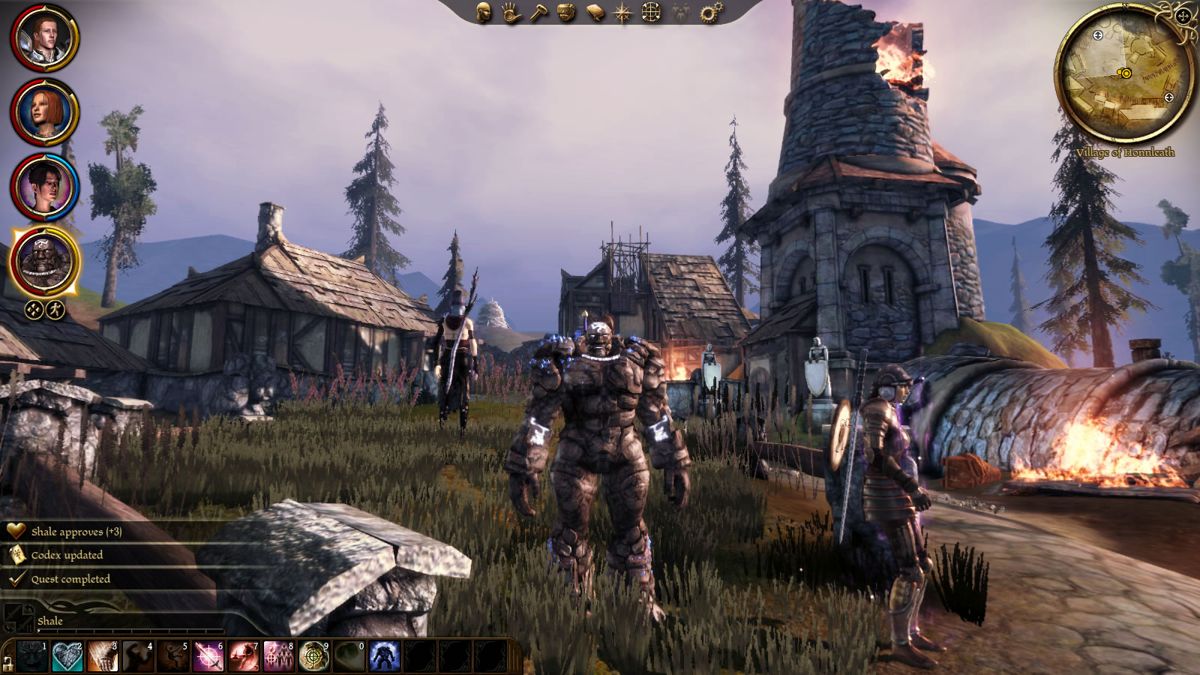Click the hammer icon in the top menu
1200x675 pixels.
click(x=538, y=13)
